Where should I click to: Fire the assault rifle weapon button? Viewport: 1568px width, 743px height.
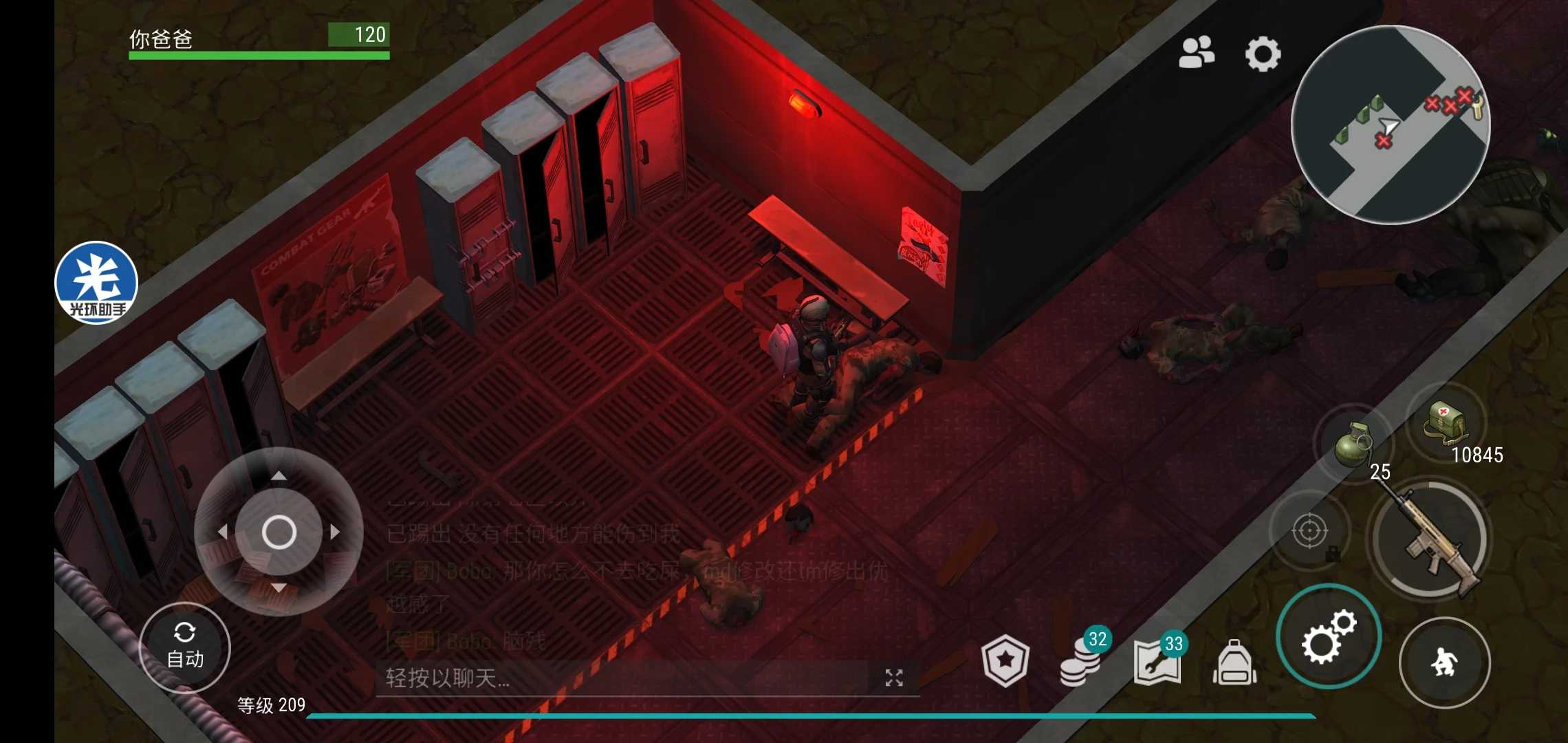1430,540
